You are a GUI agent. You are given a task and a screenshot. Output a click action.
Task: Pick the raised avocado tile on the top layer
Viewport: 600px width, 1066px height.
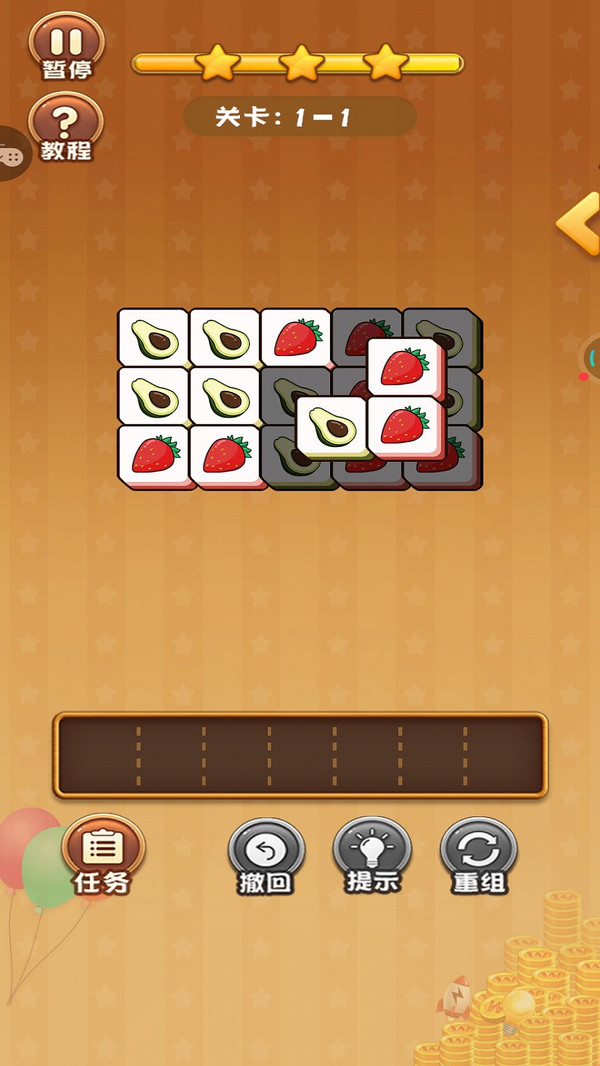pyautogui.click(x=331, y=425)
